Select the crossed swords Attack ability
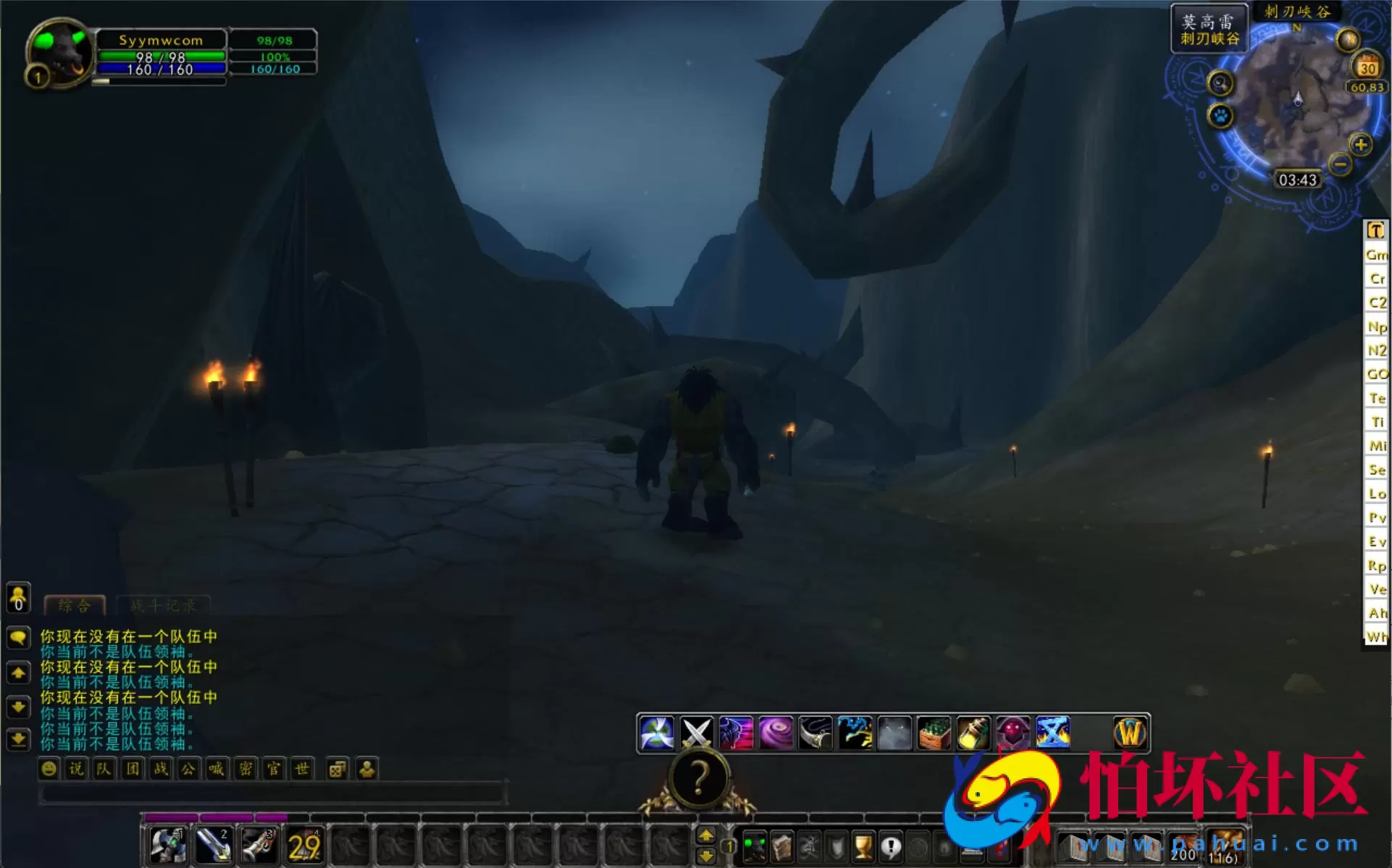The image size is (1392, 868). point(697,733)
